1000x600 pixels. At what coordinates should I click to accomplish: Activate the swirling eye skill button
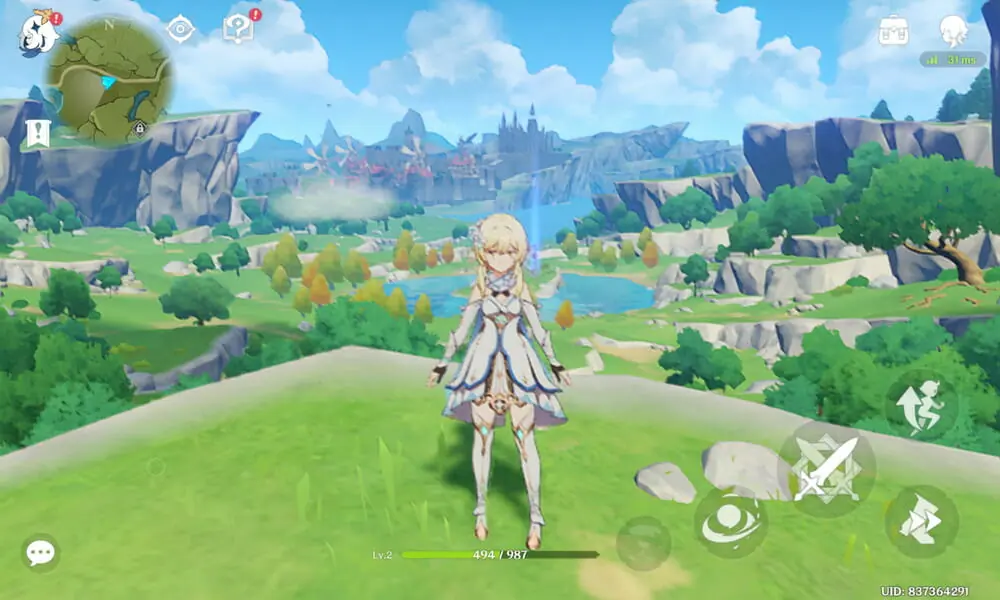(x=731, y=522)
